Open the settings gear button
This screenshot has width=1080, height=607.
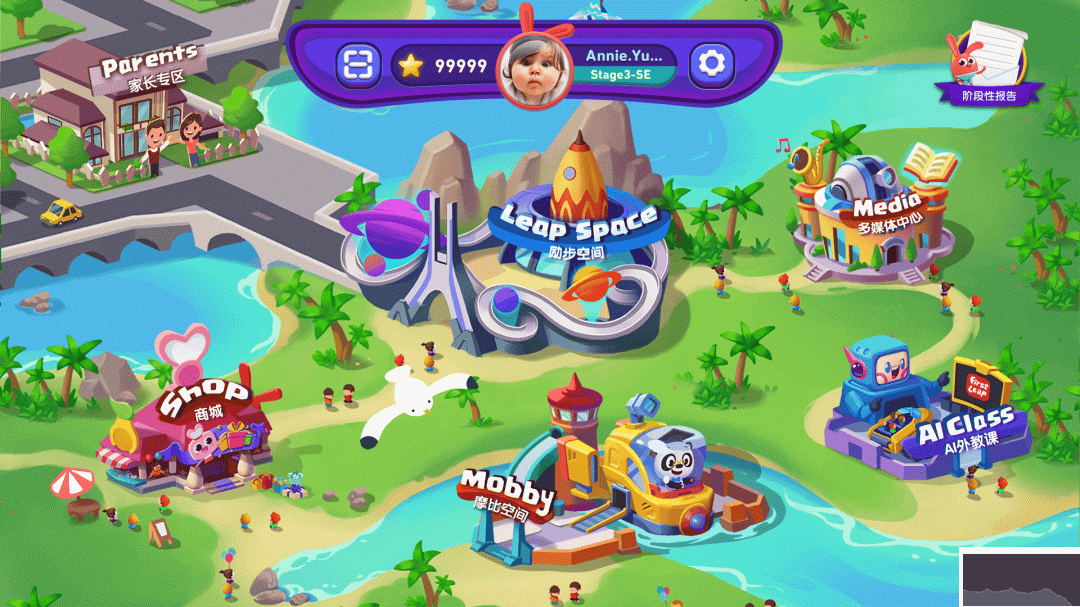click(x=711, y=65)
